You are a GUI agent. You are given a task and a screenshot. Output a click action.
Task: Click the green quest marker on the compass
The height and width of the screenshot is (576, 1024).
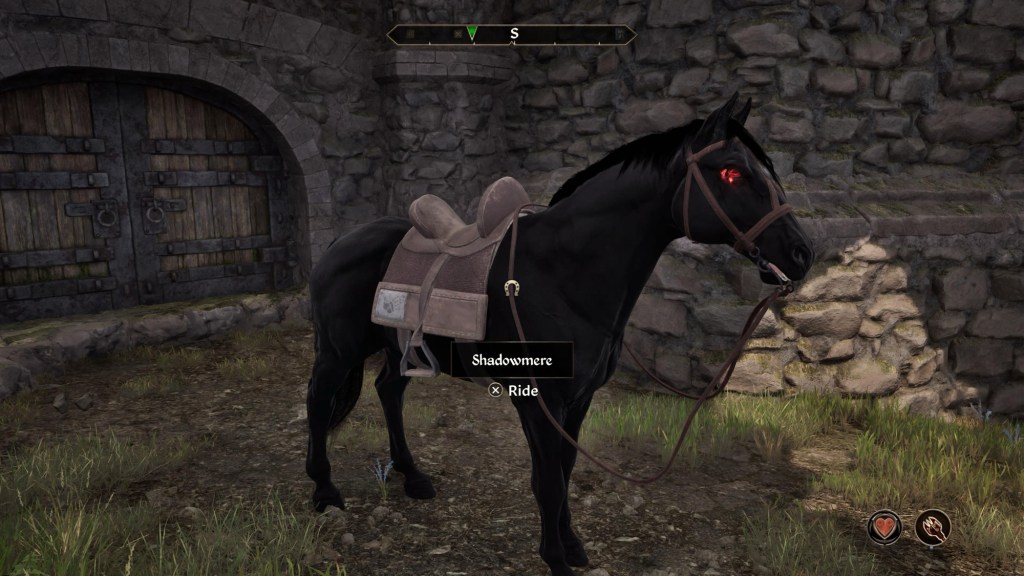(x=472, y=34)
